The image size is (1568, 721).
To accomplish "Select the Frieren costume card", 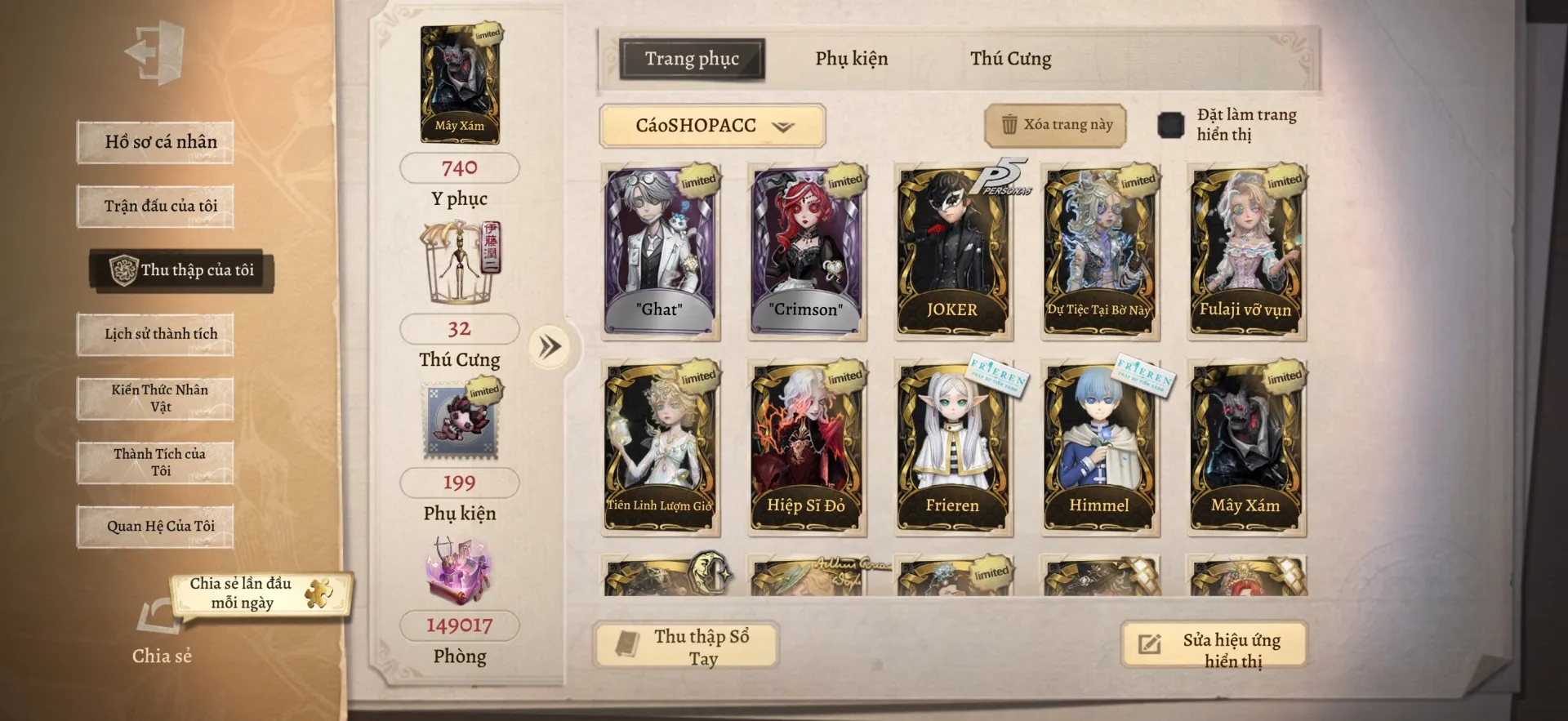I will pos(952,447).
